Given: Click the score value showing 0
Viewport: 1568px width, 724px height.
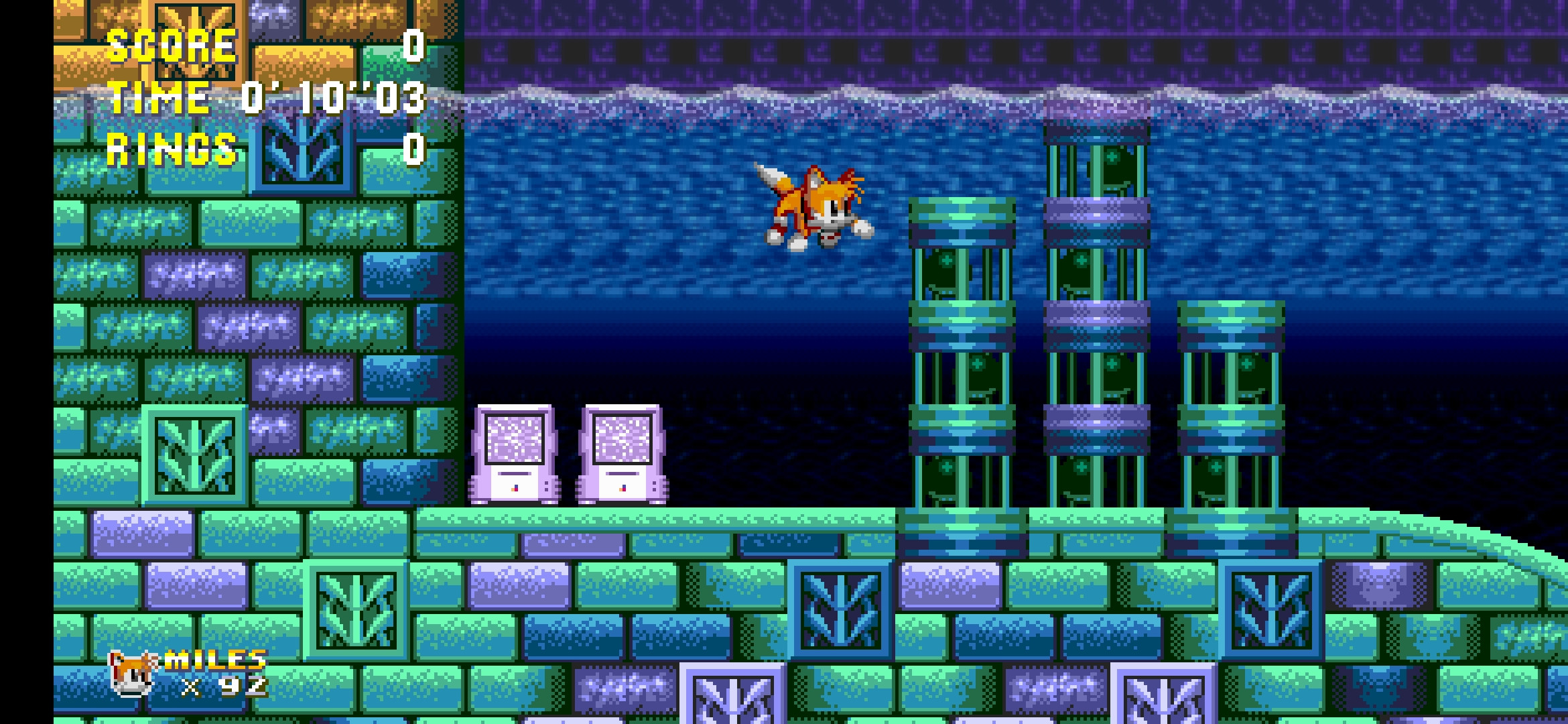Looking at the screenshot, I should (412, 46).
